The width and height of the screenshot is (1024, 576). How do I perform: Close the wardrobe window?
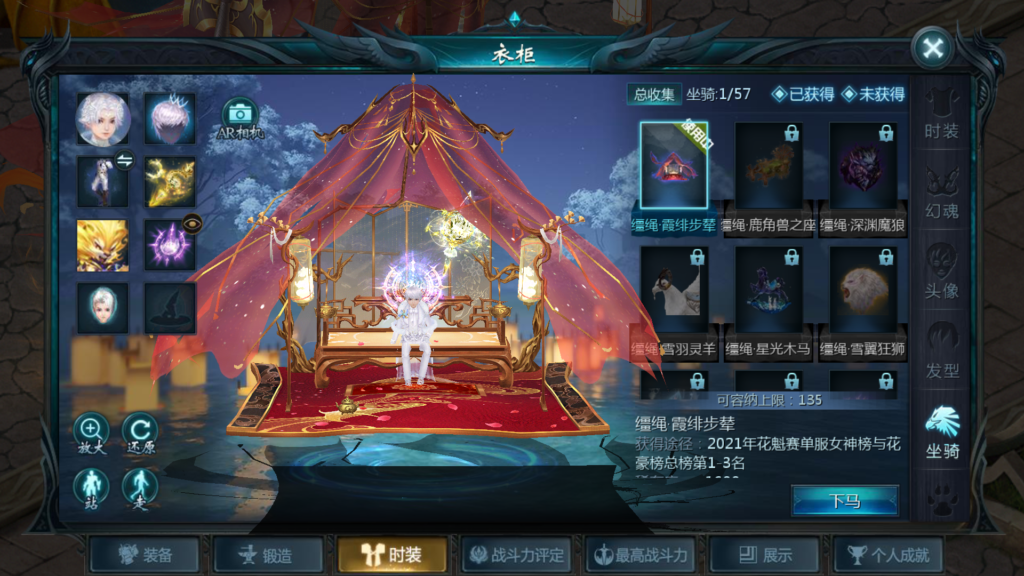pyautogui.click(x=932, y=48)
